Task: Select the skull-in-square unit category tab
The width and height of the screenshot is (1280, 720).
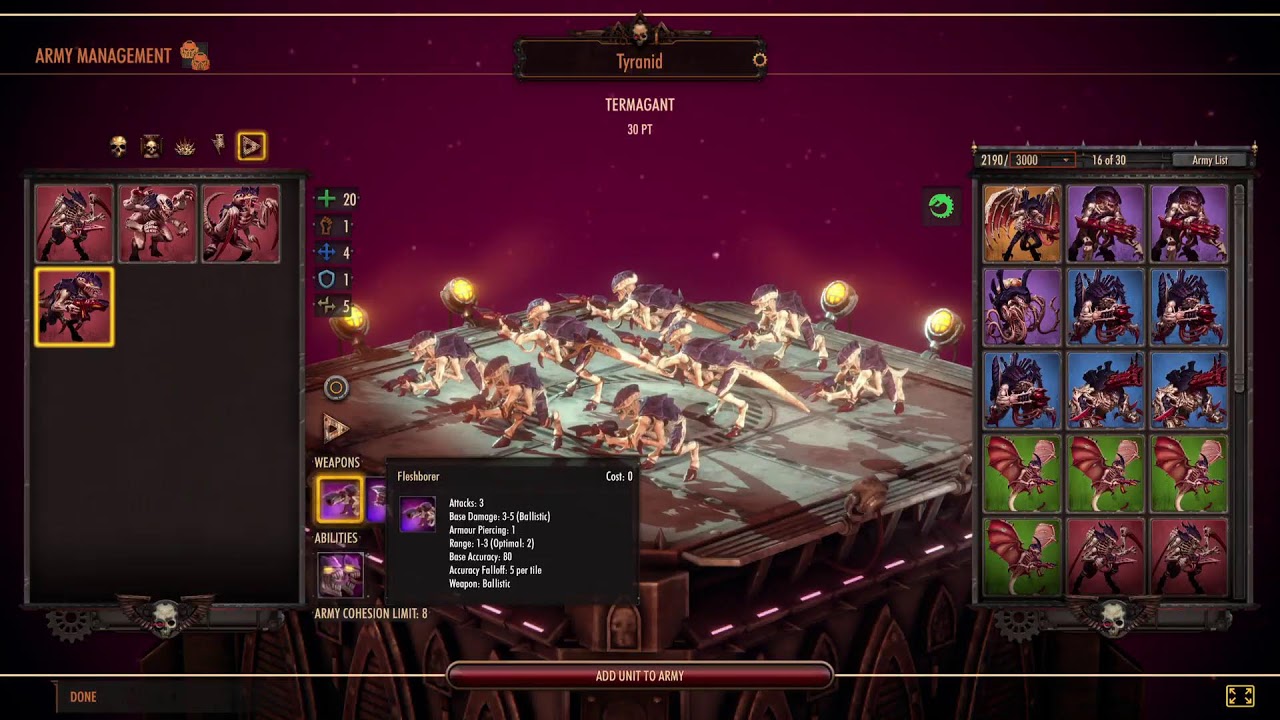Action: pos(151,147)
